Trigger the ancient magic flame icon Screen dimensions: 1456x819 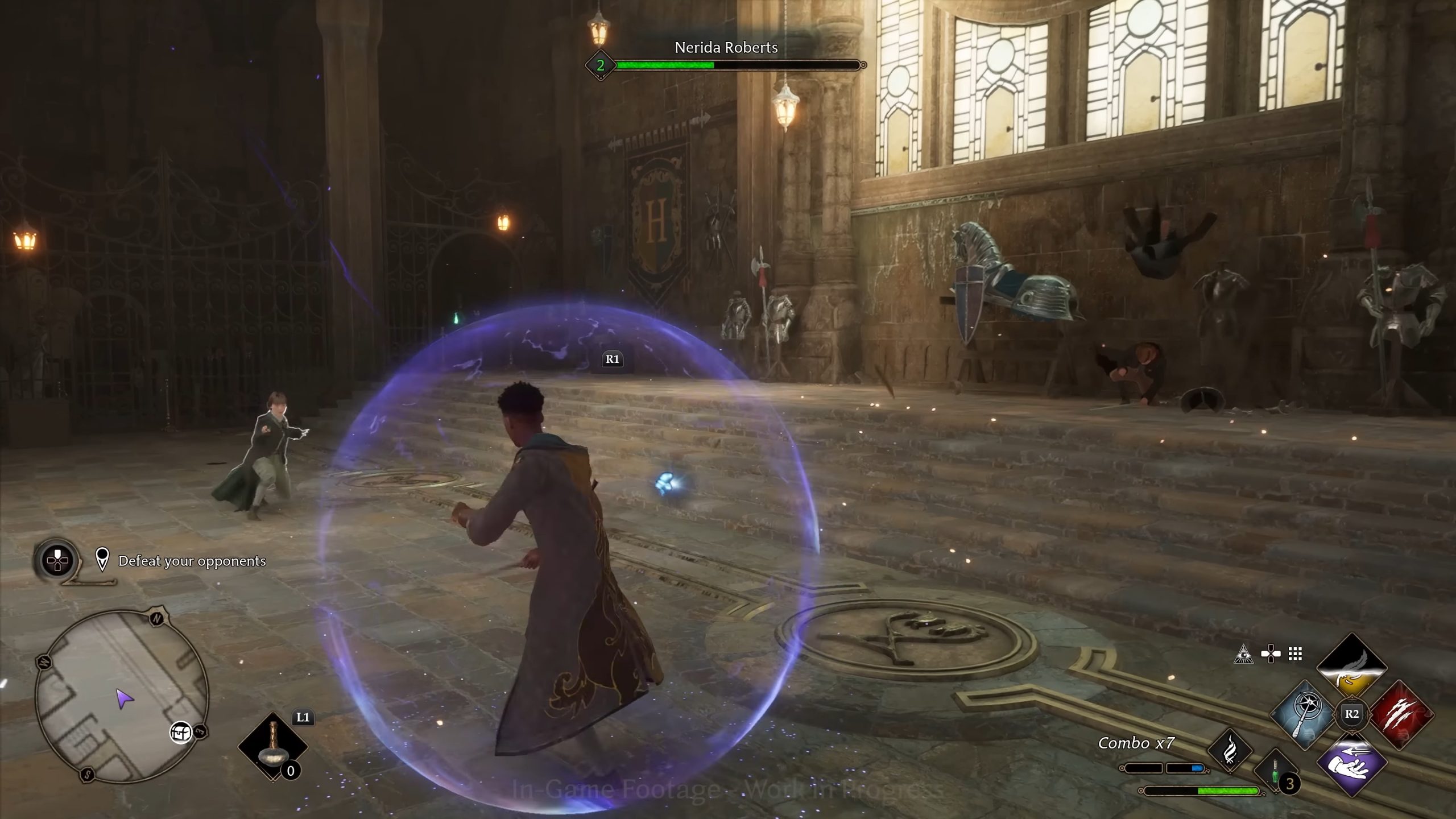1230,751
